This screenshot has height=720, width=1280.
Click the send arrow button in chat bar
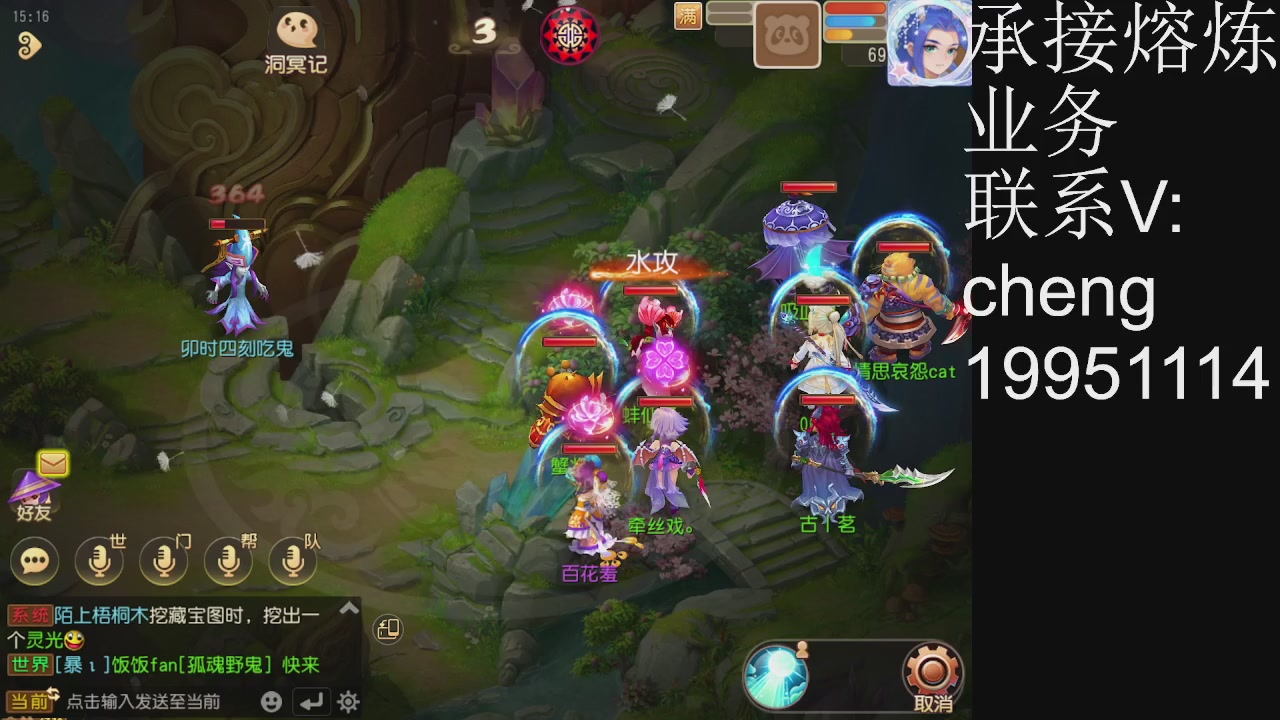point(312,700)
